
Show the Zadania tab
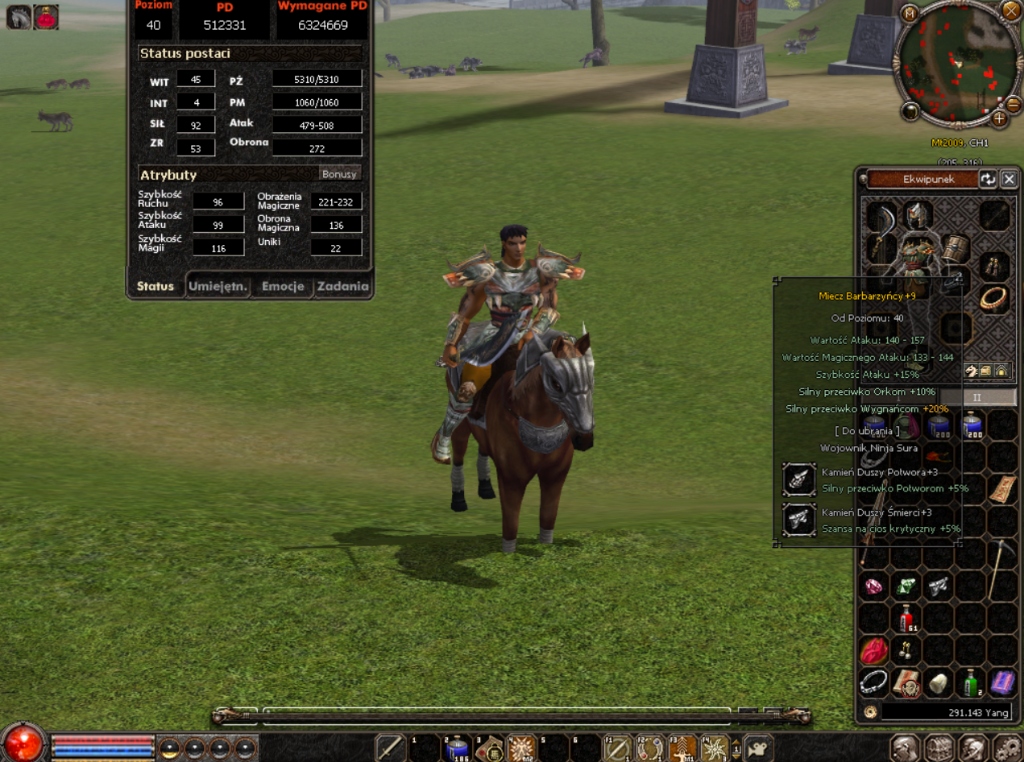point(343,287)
